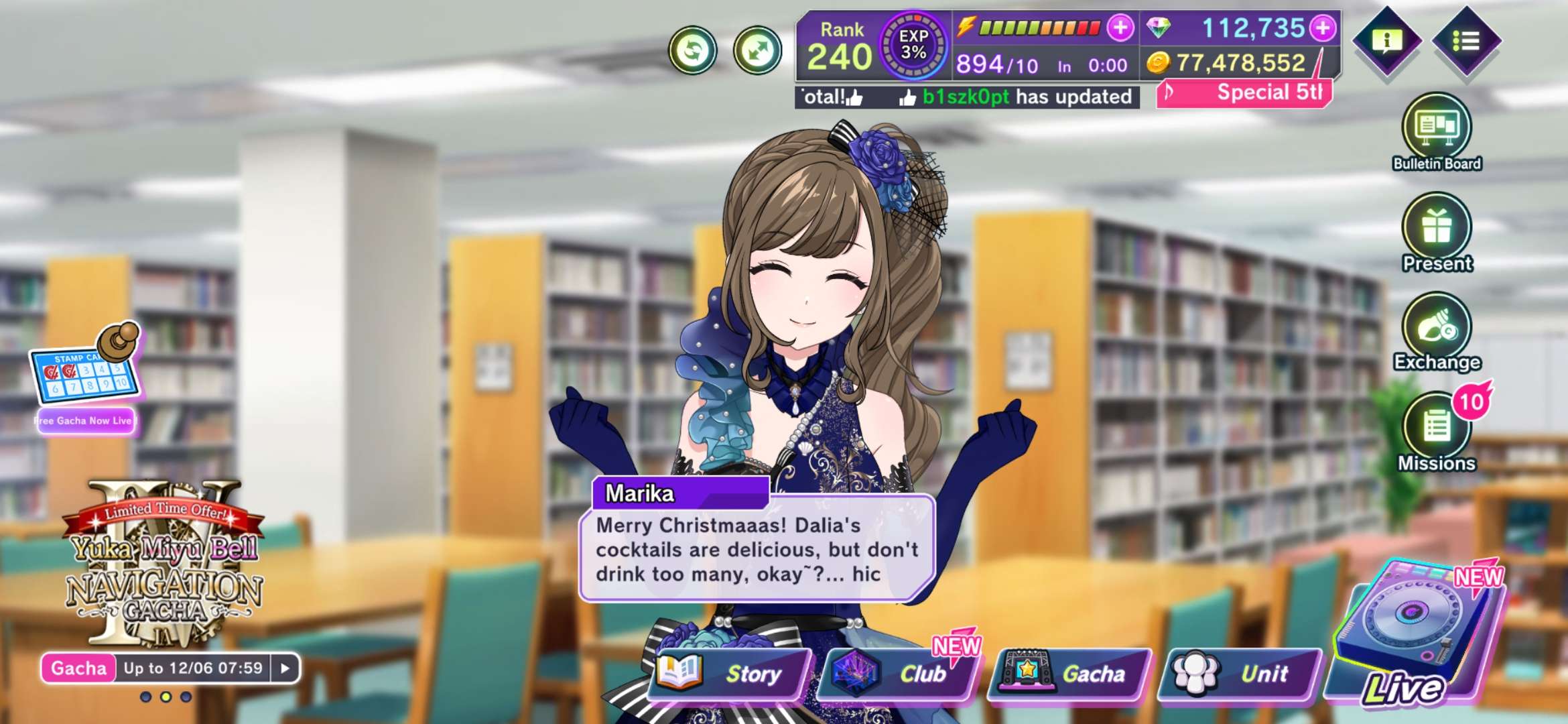This screenshot has height=724, width=1568.
Task: View the Missions list
Action: [1437, 432]
